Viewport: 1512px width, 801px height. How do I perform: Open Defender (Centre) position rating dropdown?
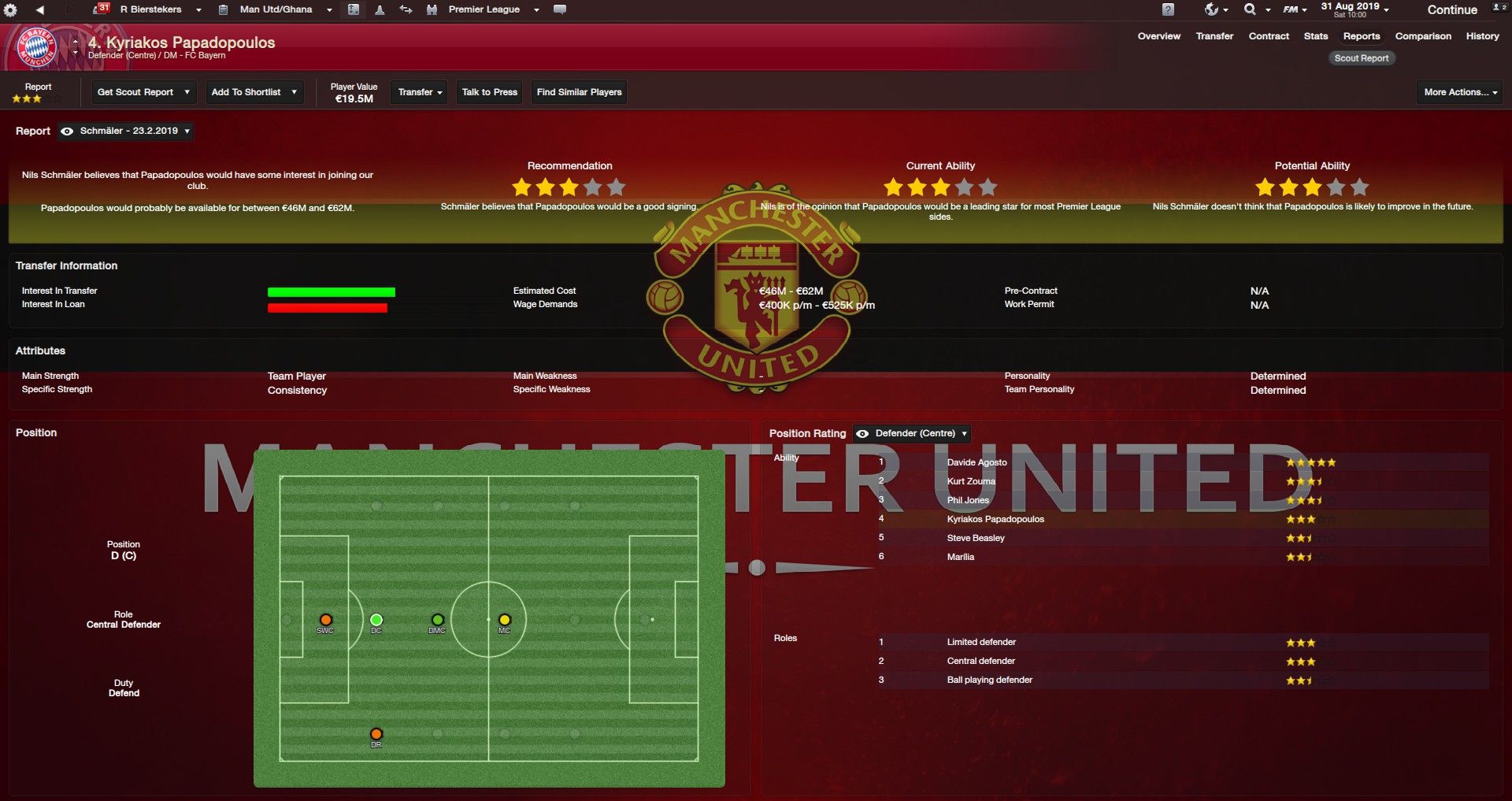913,433
